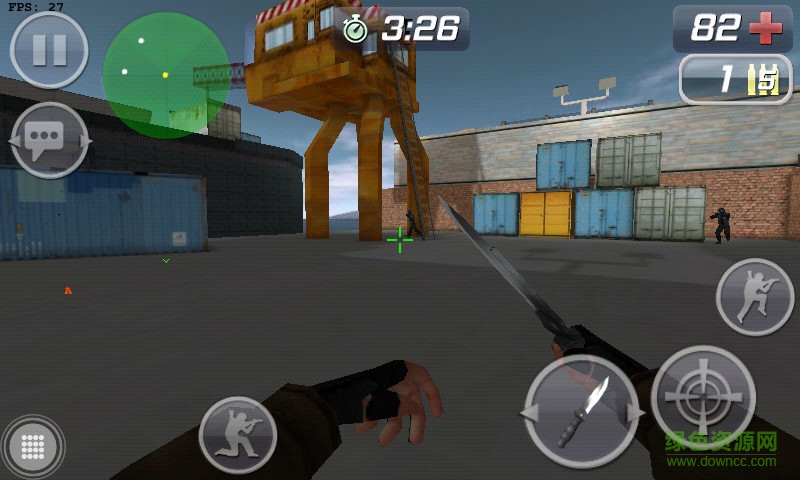
Task: Fire using the crosshair attack button
Action: pos(703,398)
